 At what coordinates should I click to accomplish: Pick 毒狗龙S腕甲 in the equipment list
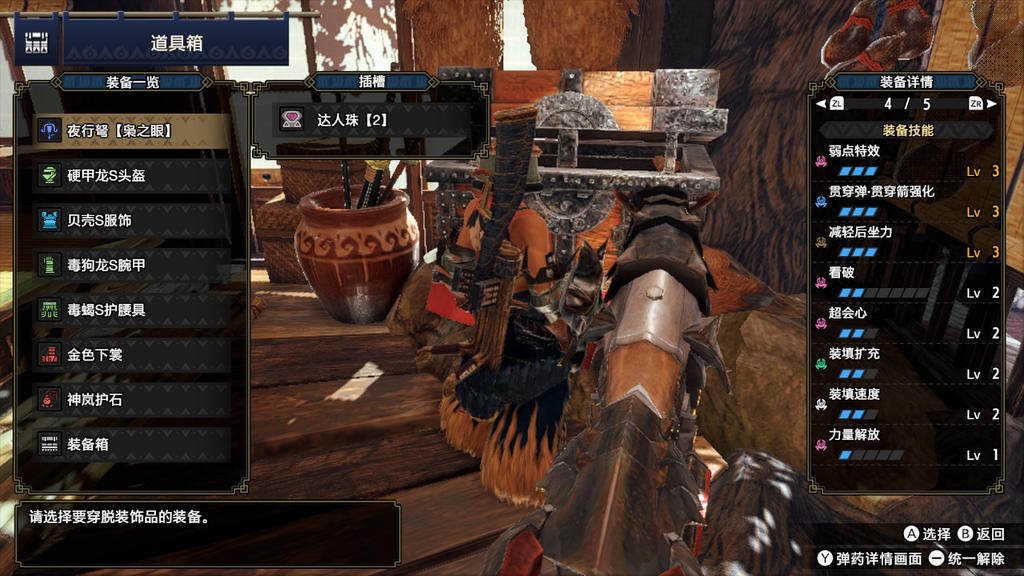[x=132, y=265]
